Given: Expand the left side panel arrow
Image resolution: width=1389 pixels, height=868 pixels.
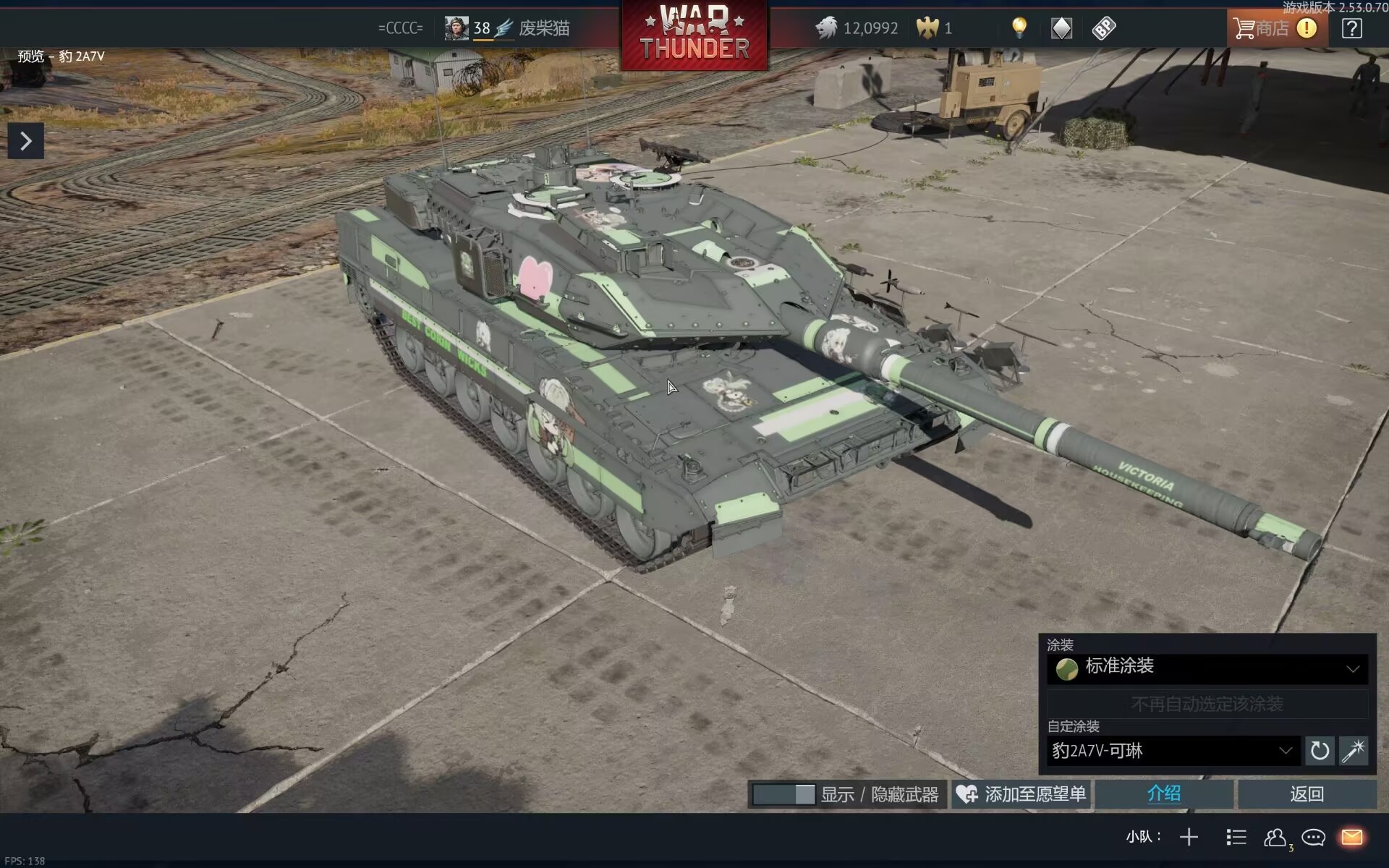Looking at the screenshot, I should pyautogui.click(x=26, y=141).
